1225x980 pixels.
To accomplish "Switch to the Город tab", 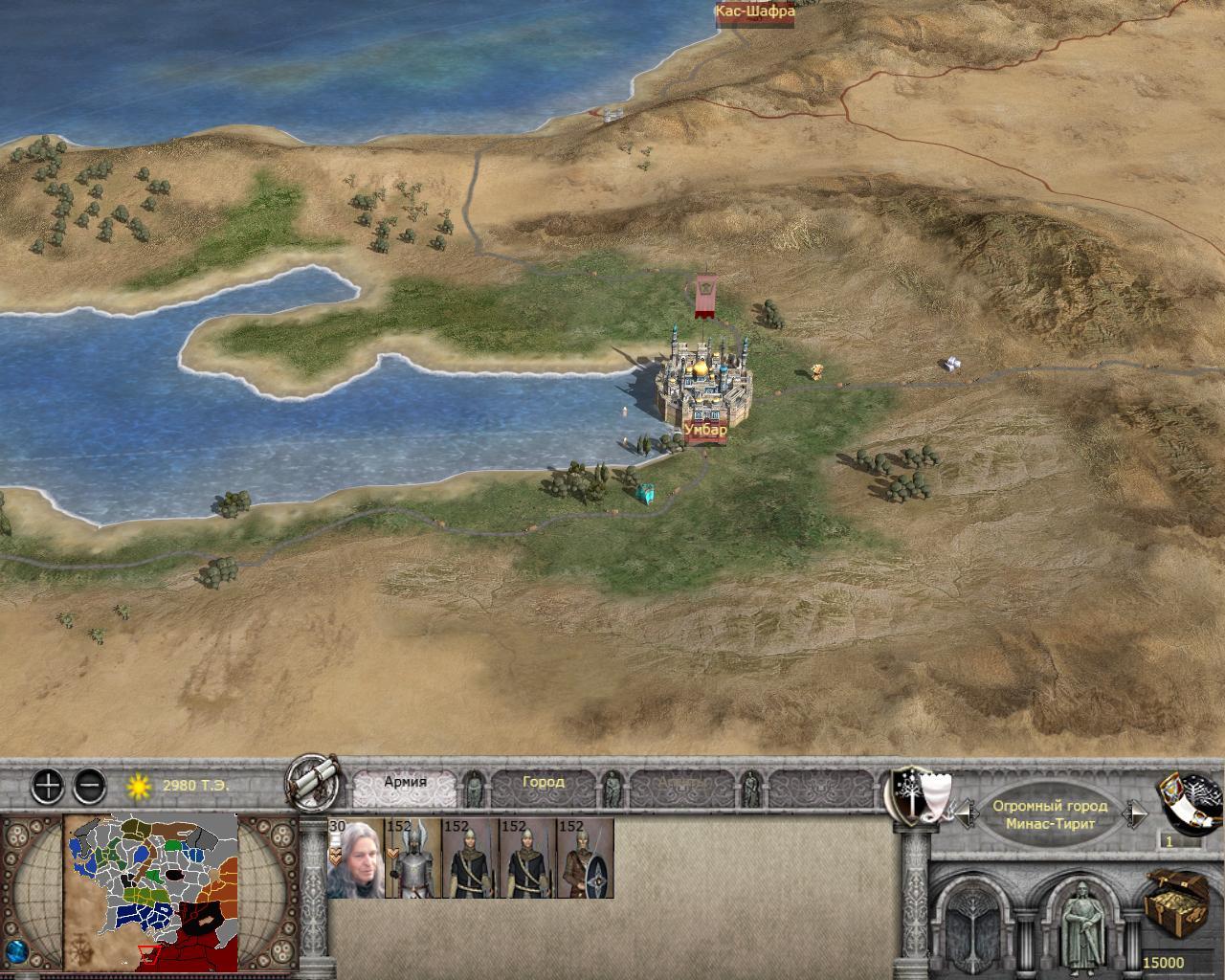I will pyautogui.click(x=543, y=781).
